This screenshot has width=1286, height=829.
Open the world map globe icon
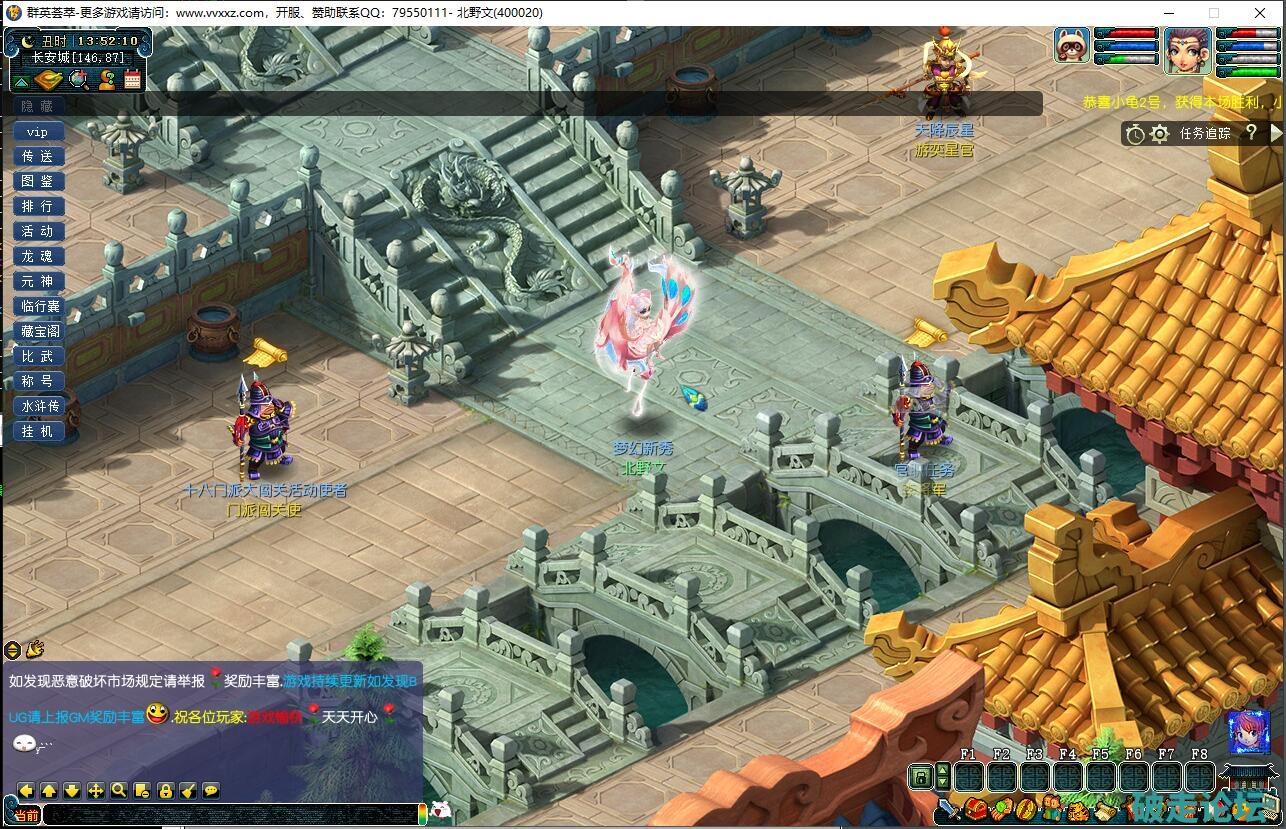click(x=79, y=80)
